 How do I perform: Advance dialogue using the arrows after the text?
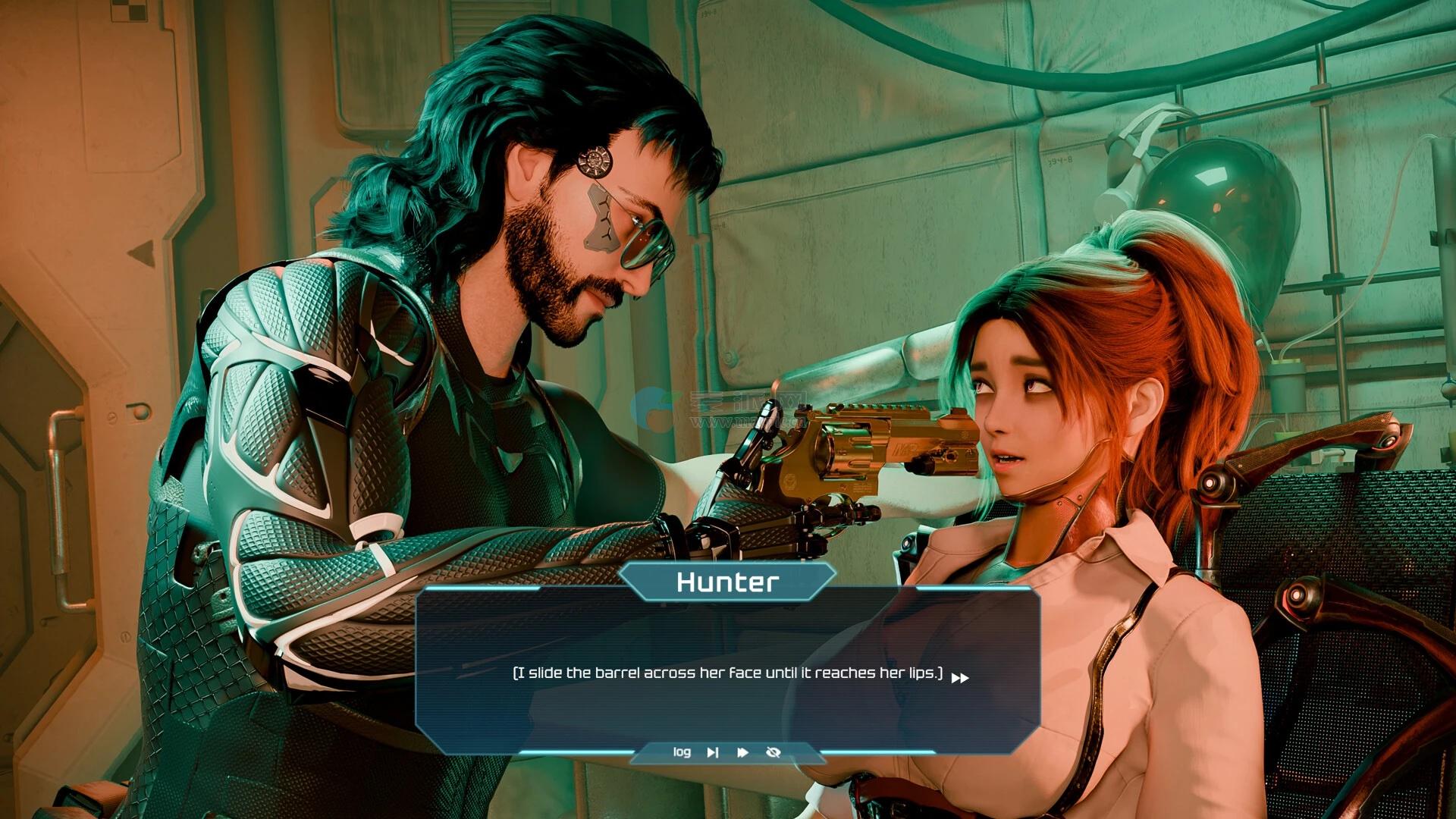960,678
